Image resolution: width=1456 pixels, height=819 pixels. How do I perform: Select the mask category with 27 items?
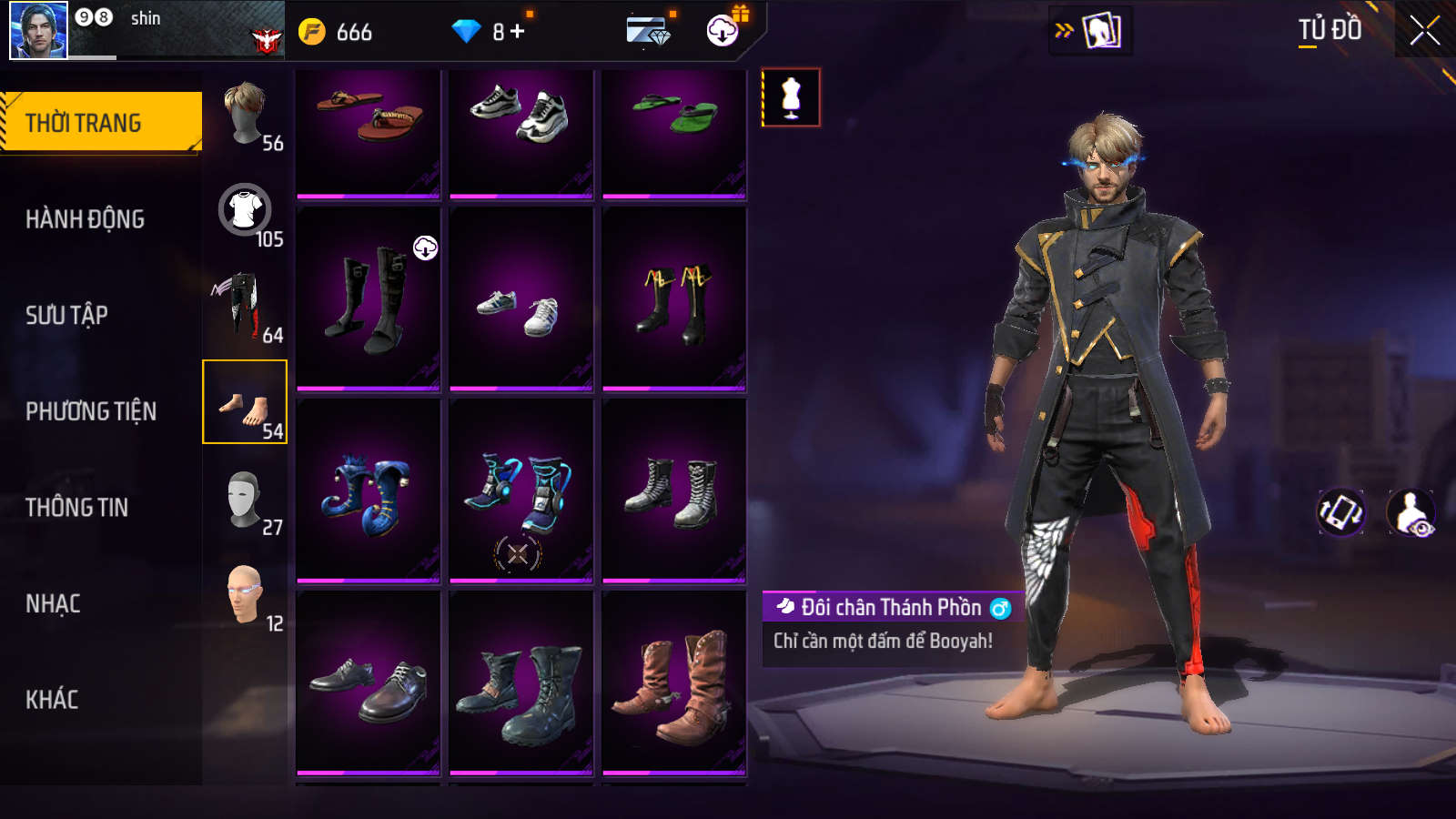pyautogui.click(x=244, y=500)
